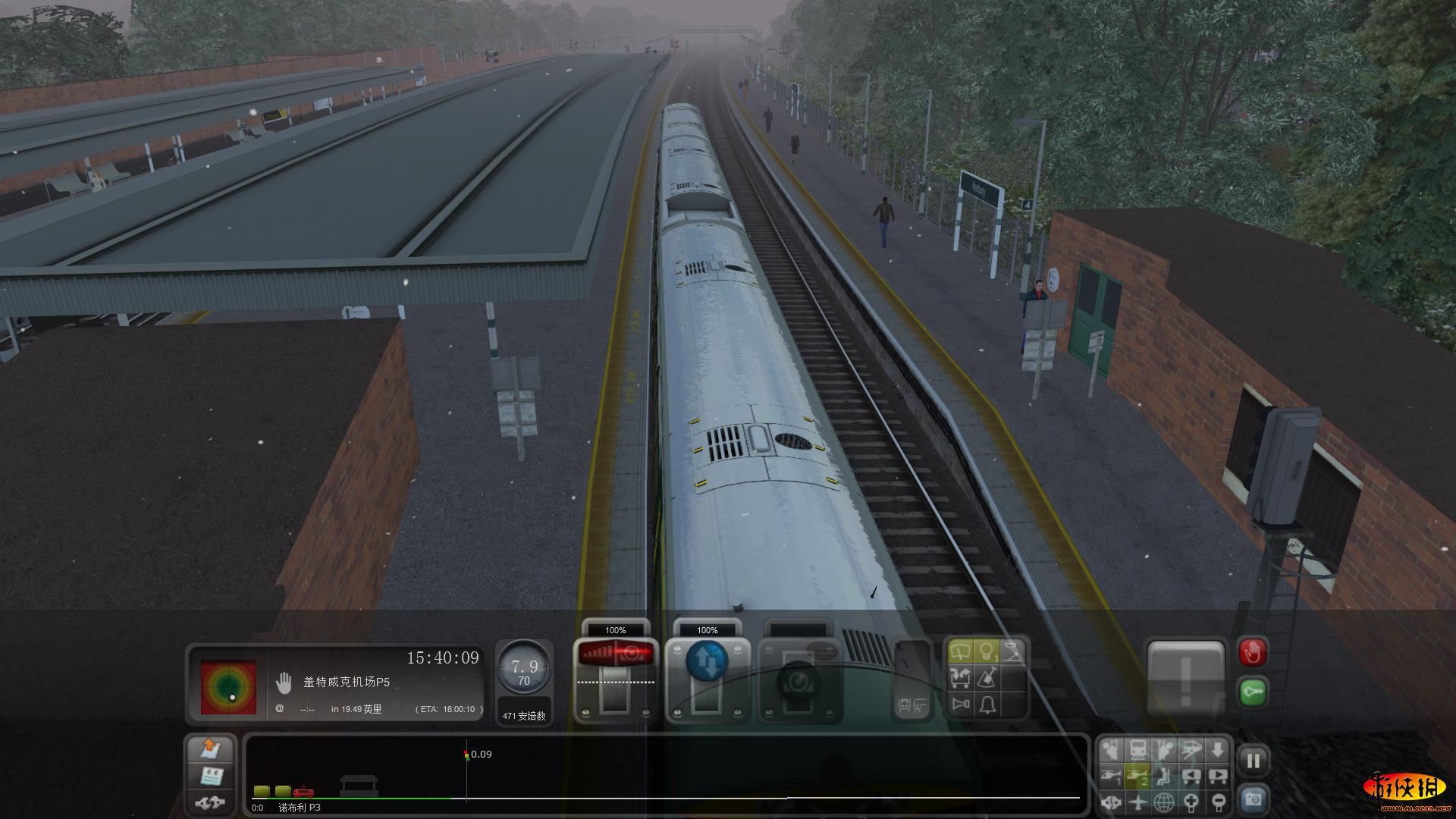
Task: Click the coupling icon on left panel
Action: 210,801
